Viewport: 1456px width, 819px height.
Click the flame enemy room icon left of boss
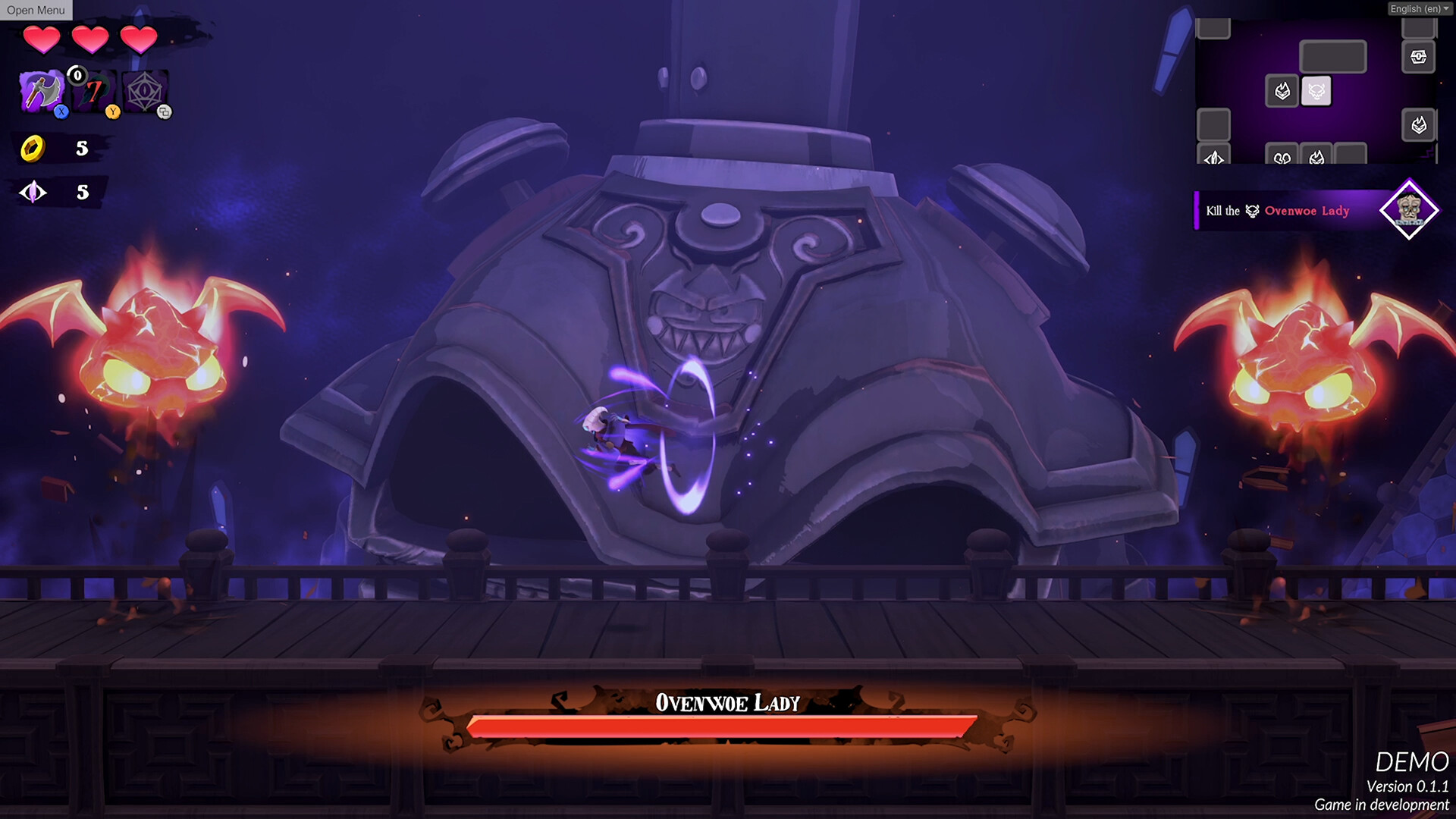1282,91
